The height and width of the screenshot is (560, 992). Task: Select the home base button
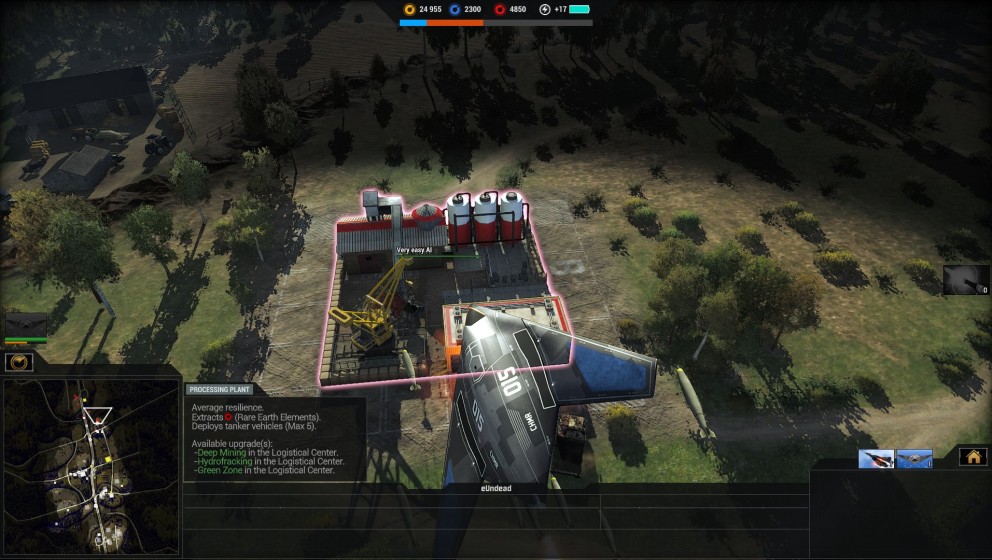pyautogui.click(x=972, y=457)
